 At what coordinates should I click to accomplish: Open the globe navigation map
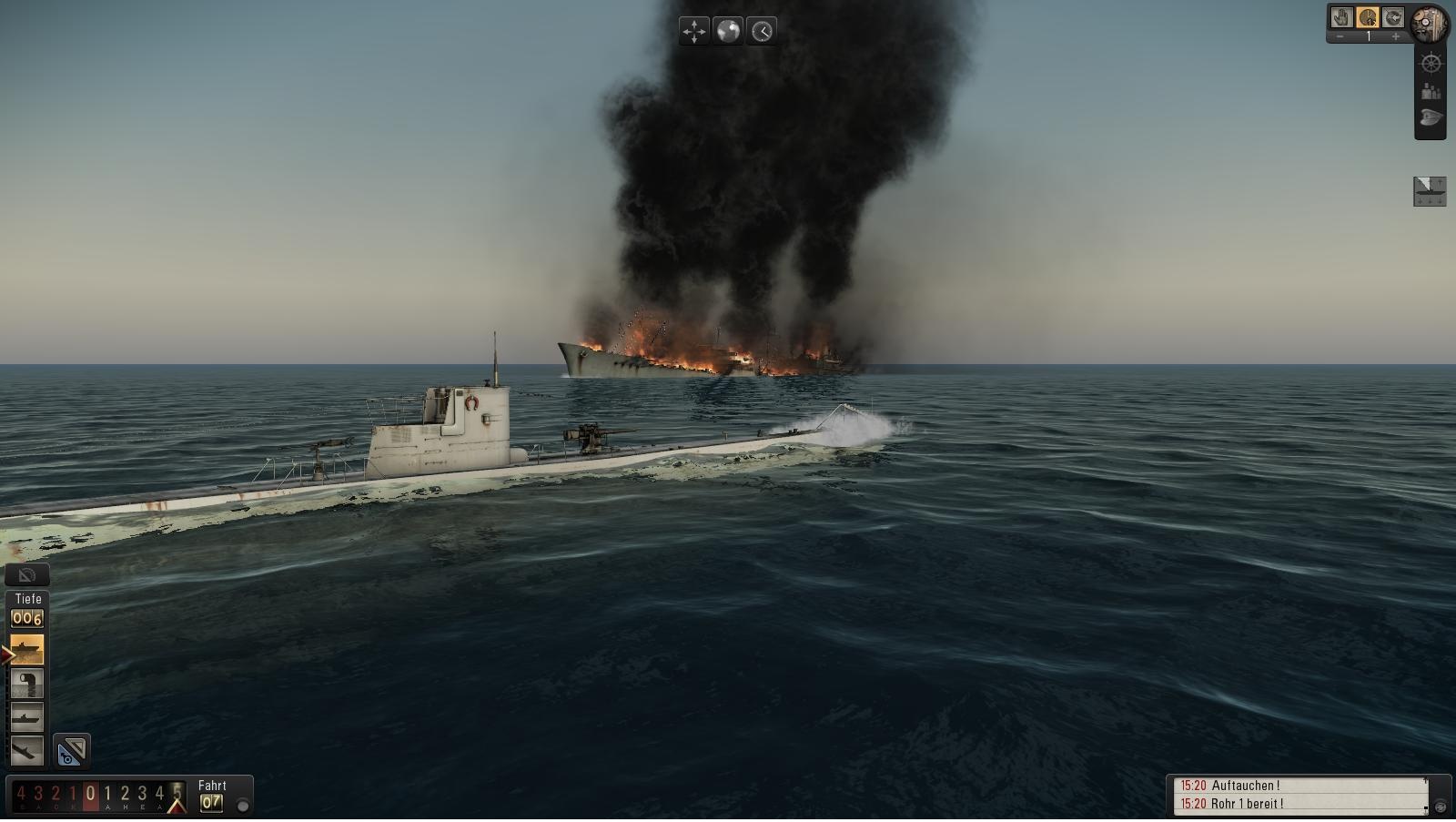click(728, 31)
